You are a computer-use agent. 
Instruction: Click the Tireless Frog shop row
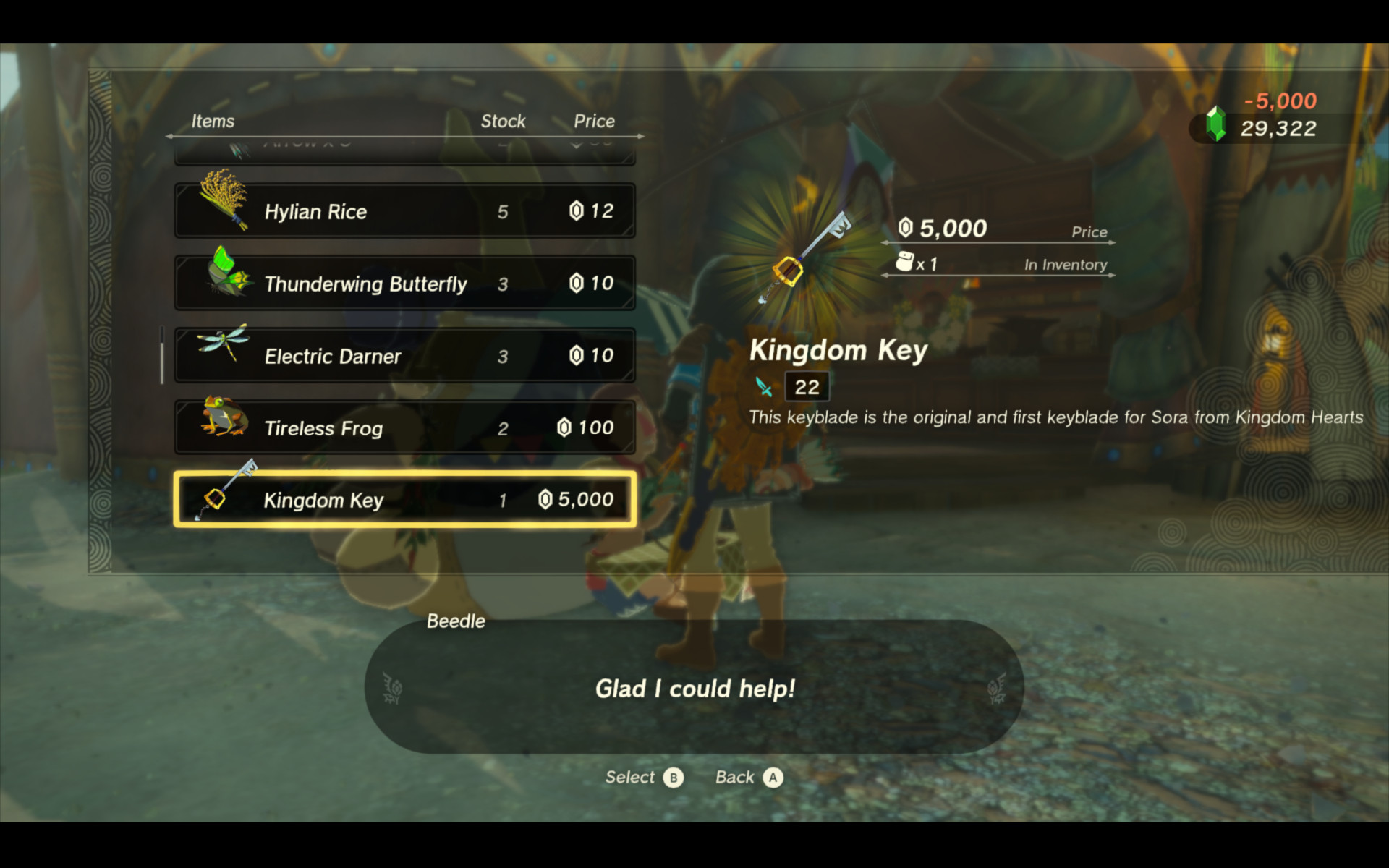pyautogui.click(x=405, y=427)
